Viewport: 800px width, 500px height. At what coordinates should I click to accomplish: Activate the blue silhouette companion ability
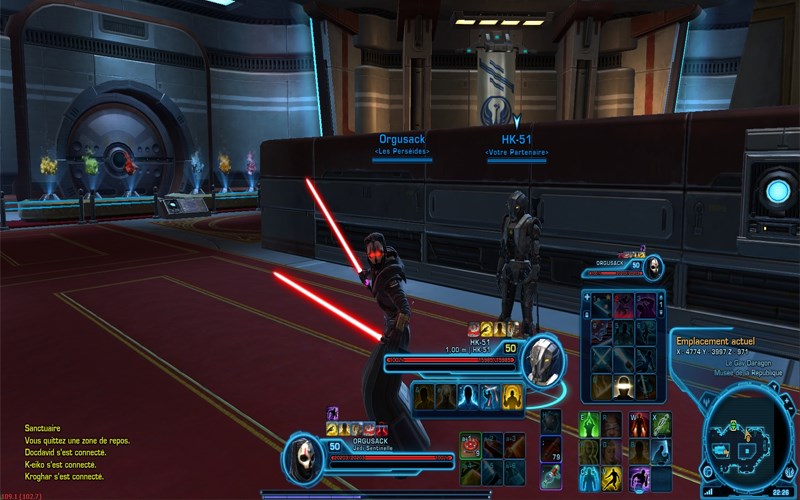point(468,396)
